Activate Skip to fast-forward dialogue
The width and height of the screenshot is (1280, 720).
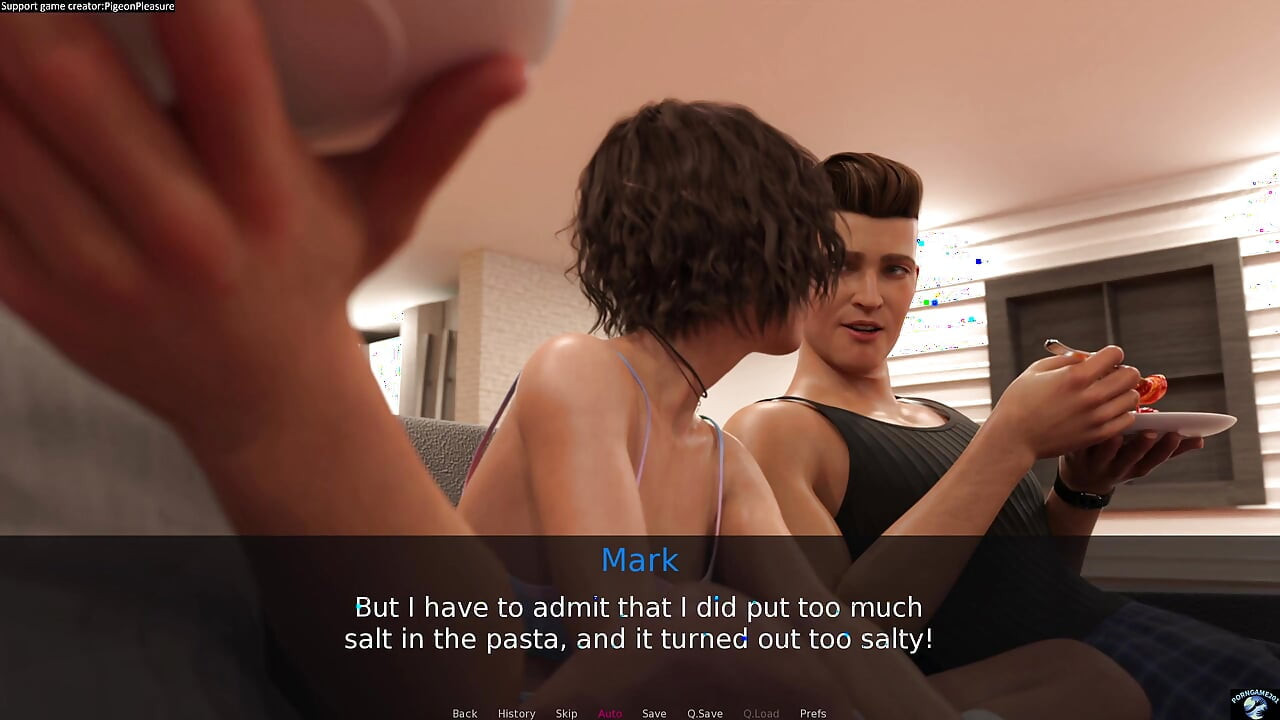(x=566, y=713)
